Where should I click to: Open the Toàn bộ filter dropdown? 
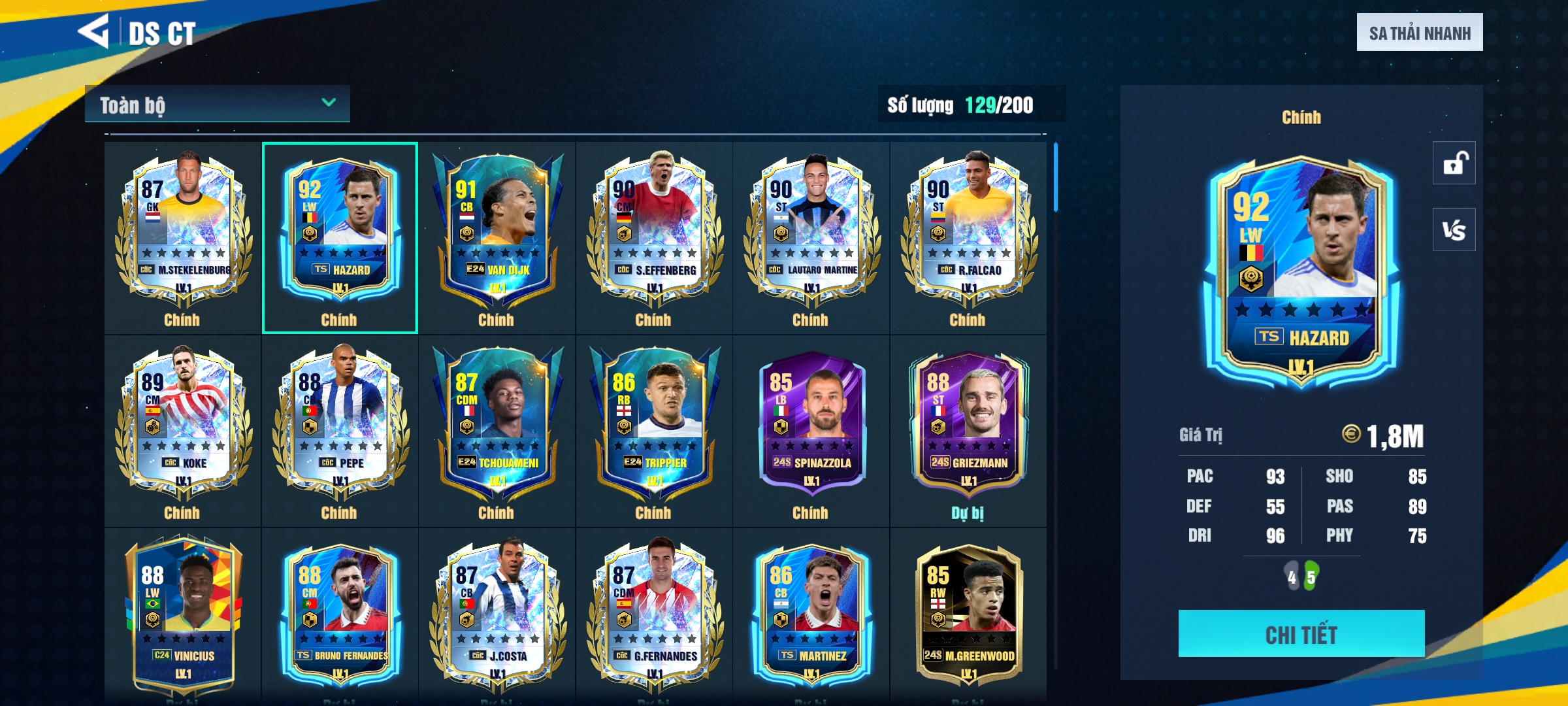pyautogui.click(x=217, y=104)
